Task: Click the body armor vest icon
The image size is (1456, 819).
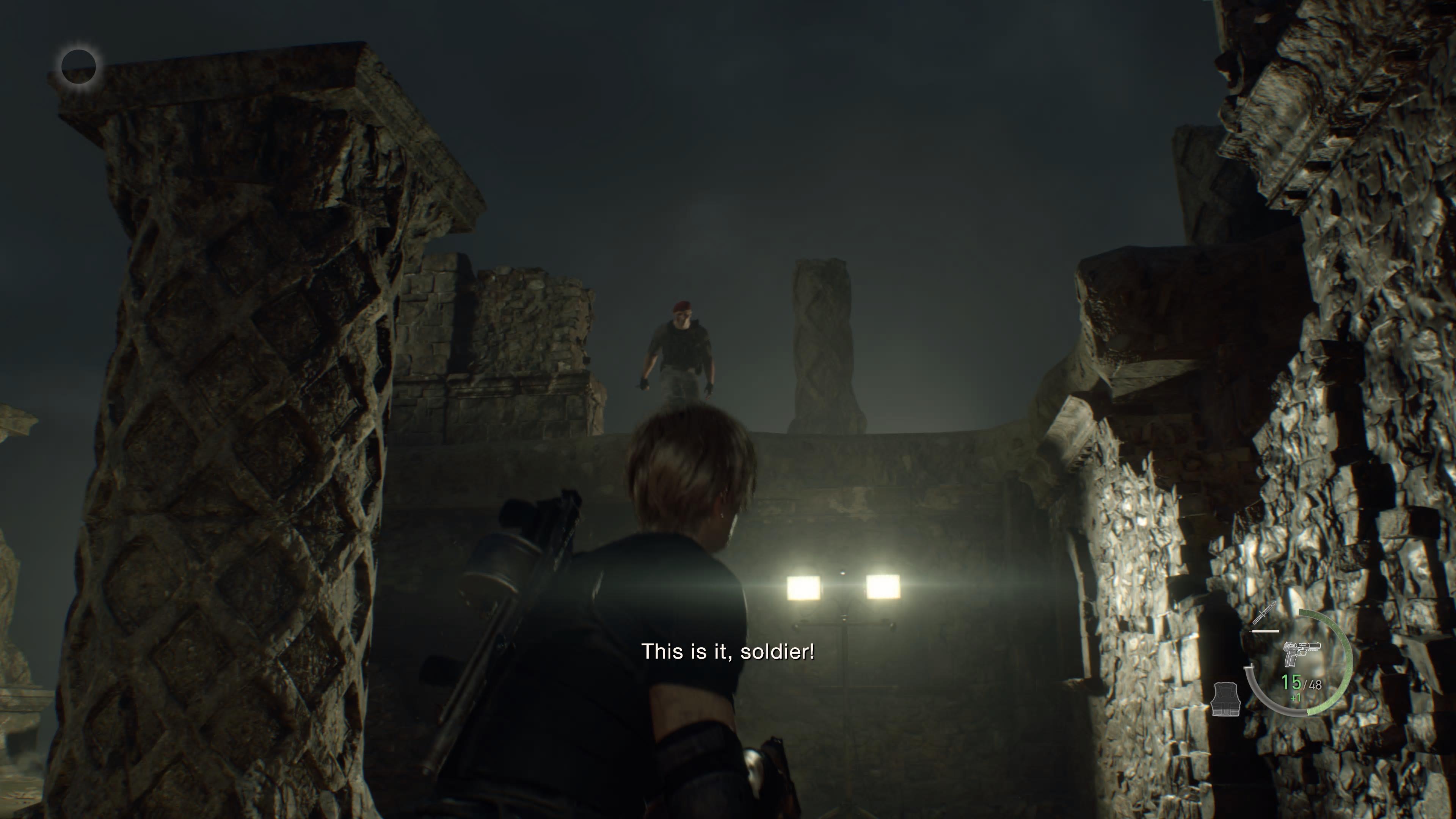Action: (1227, 699)
